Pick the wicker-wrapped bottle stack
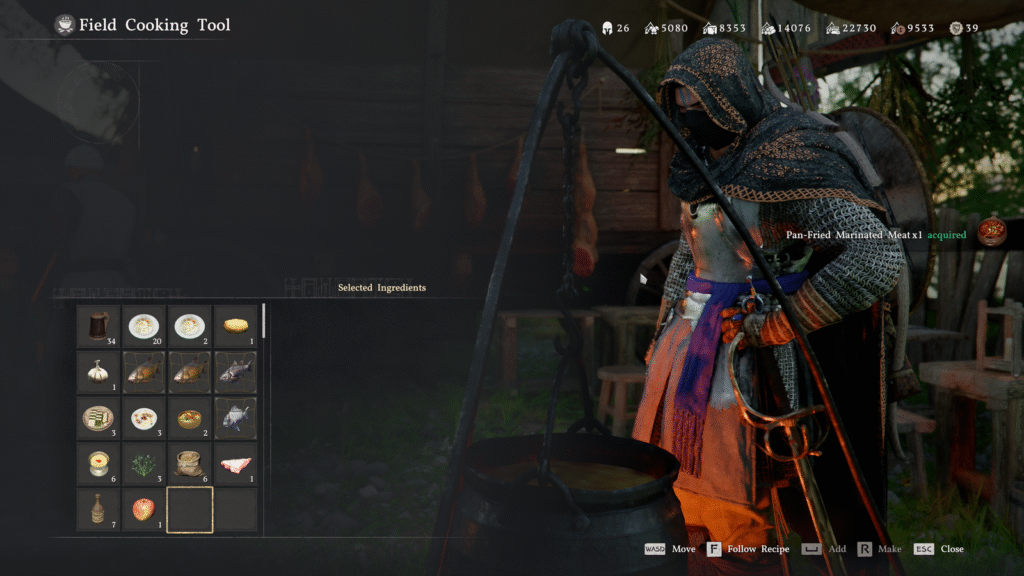1024x576 pixels. (x=98, y=509)
